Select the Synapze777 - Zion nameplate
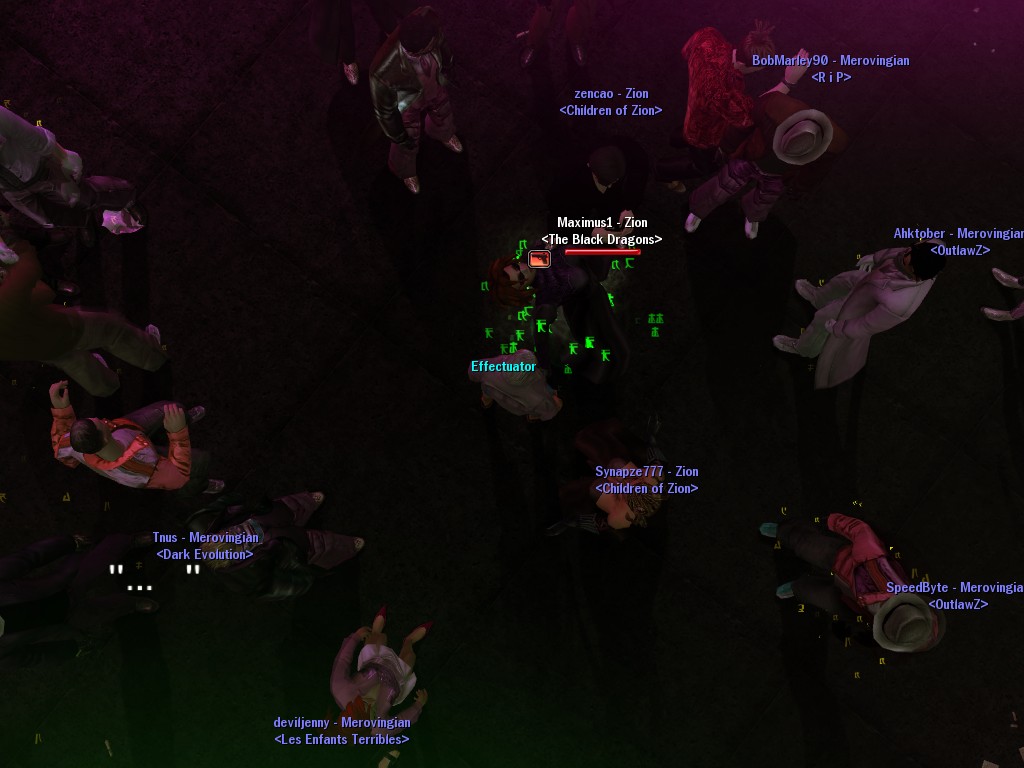Screen dimensions: 1024x768 click(647, 472)
